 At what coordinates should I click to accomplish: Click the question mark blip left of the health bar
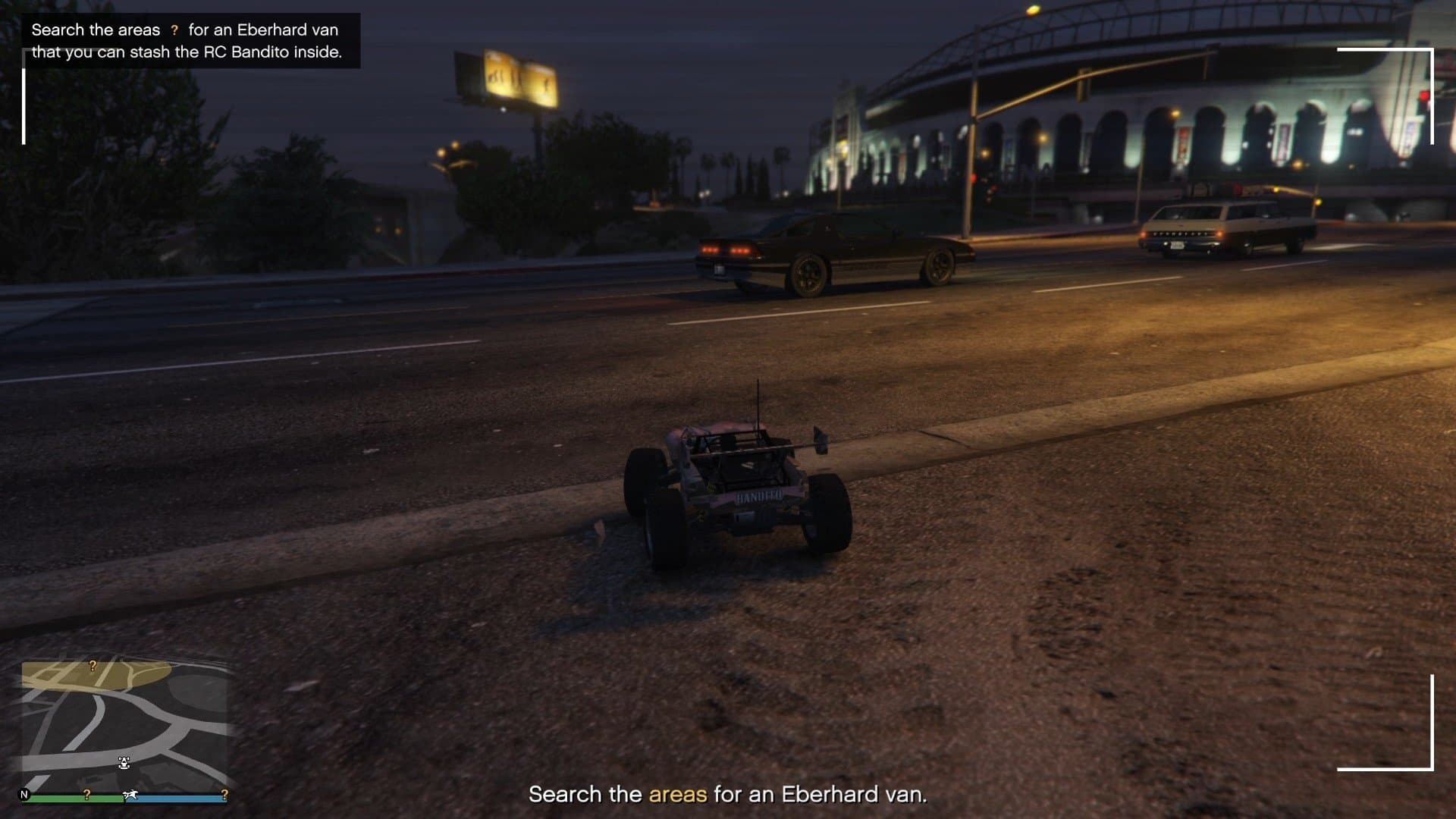click(87, 793)
